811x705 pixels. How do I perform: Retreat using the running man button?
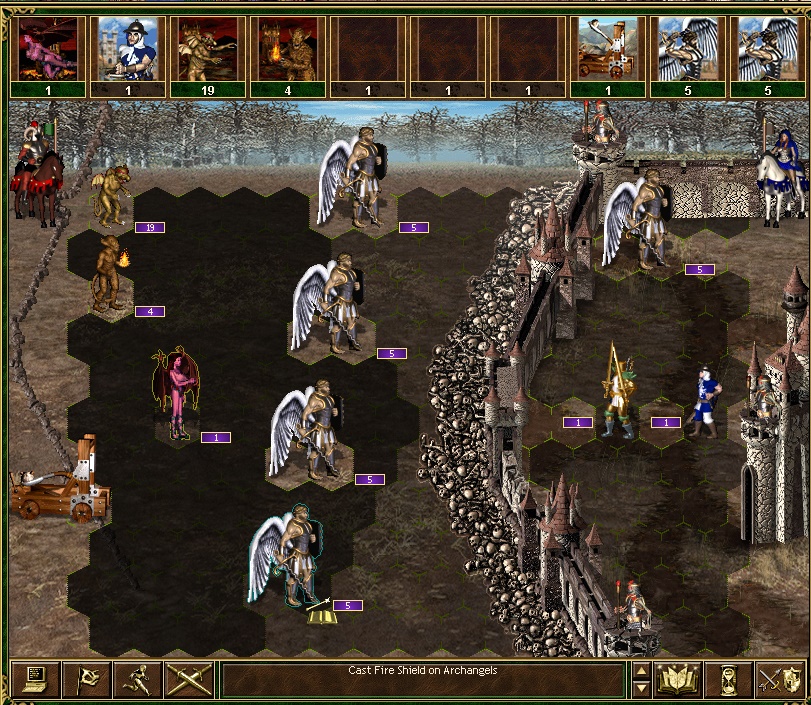(x=136, y=680)
